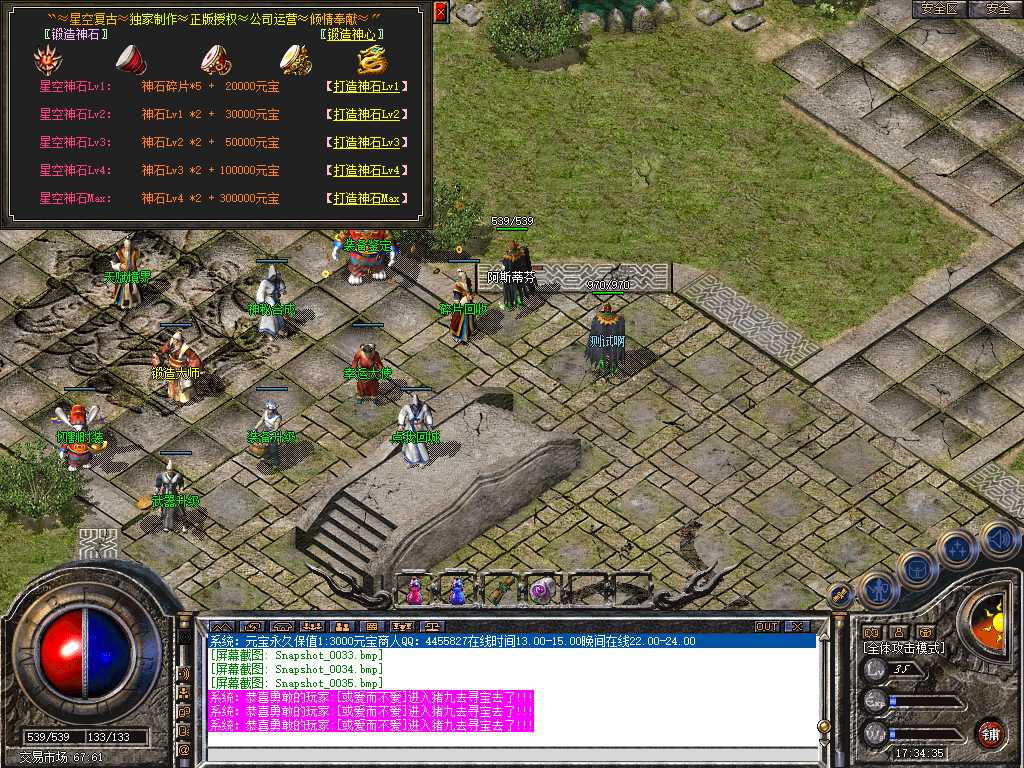This screenshot has height=768, width=1024.
Task: Open the character panel orb with the figure icon
Action: point(878,590)
